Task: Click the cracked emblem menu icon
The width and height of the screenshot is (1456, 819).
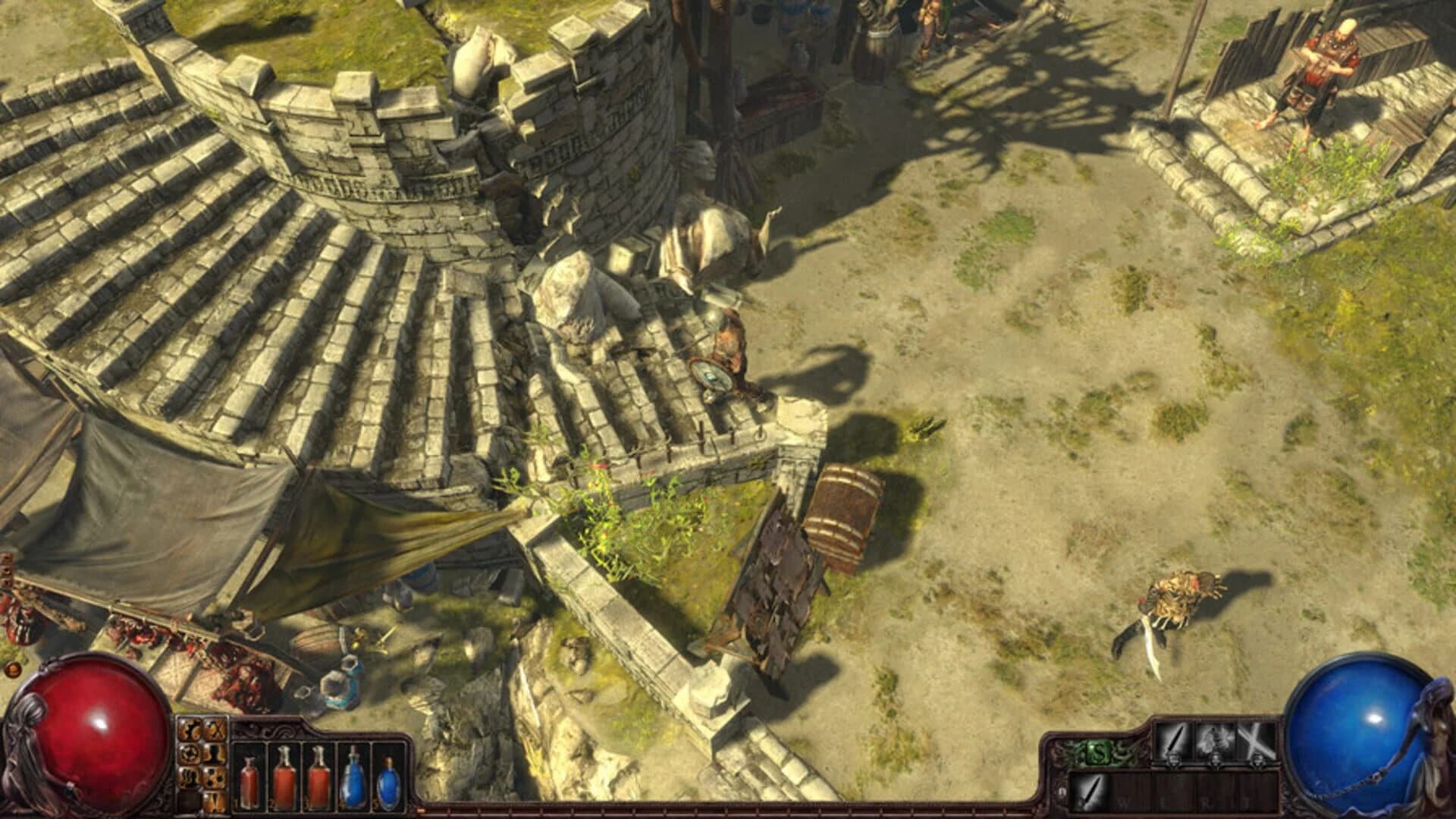Action: pos(191,730)
